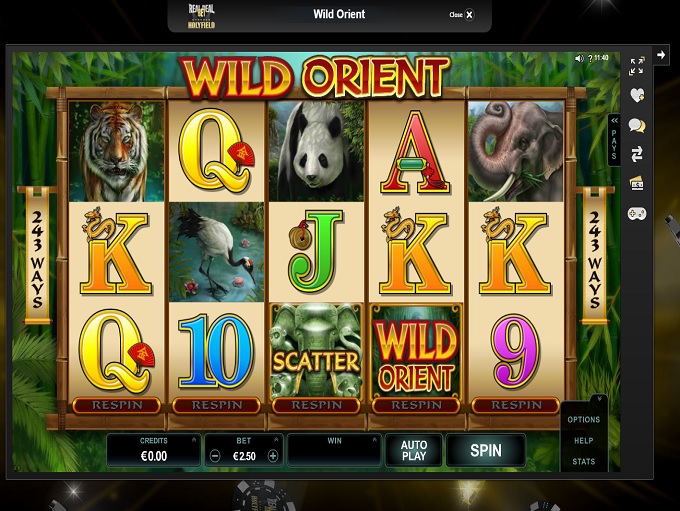Respin the elephant reel

(516, 406)
